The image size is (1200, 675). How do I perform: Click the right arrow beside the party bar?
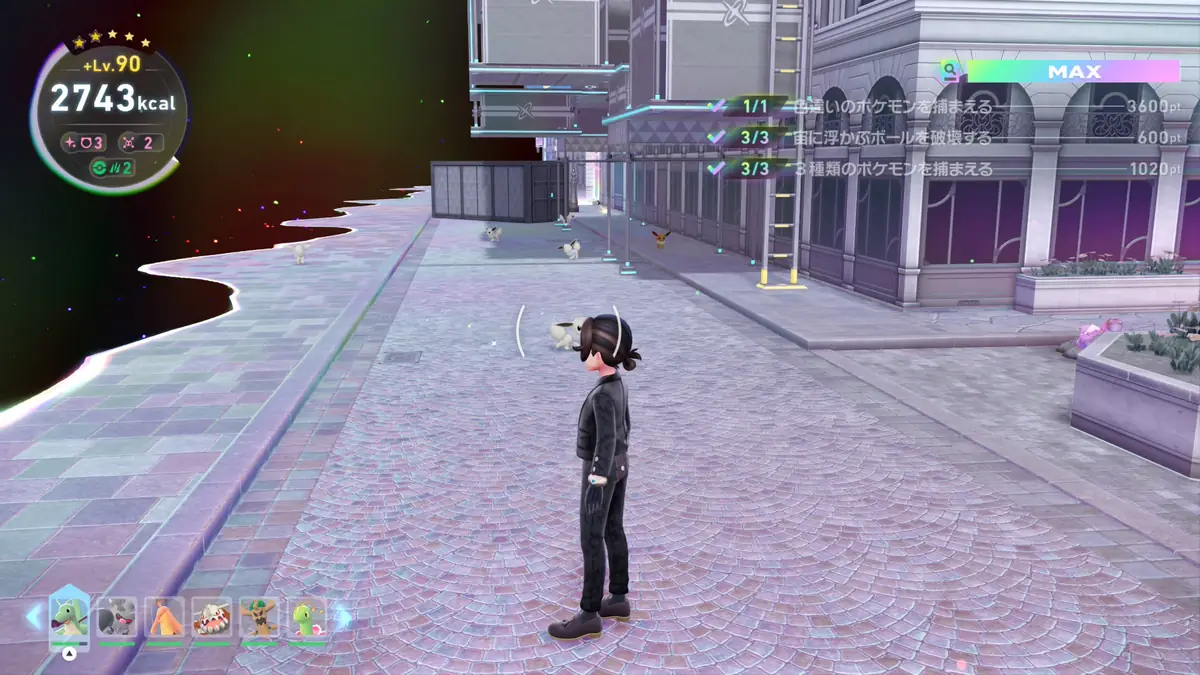tap(343, 617)
